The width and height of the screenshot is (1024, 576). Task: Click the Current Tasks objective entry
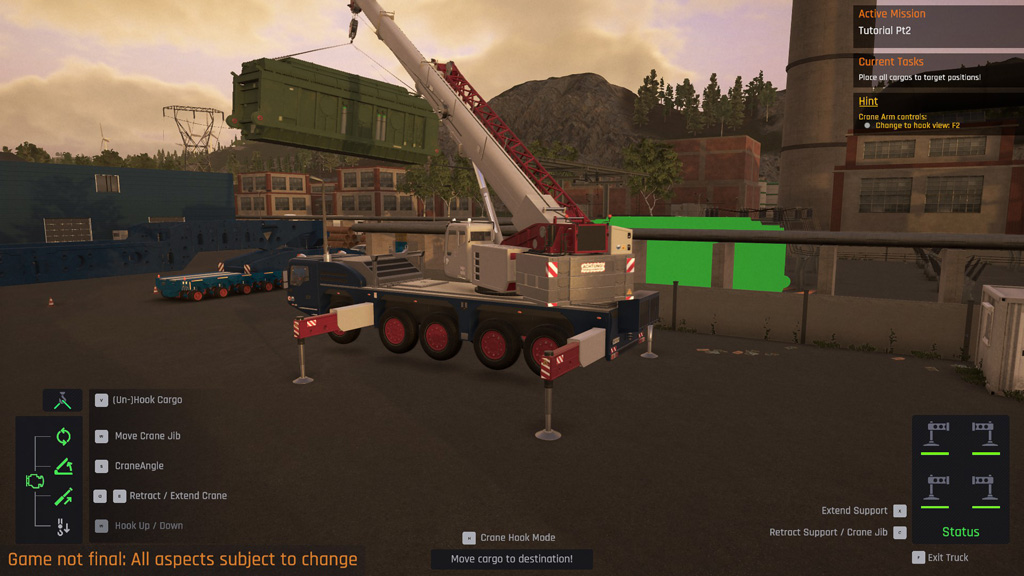919,77
